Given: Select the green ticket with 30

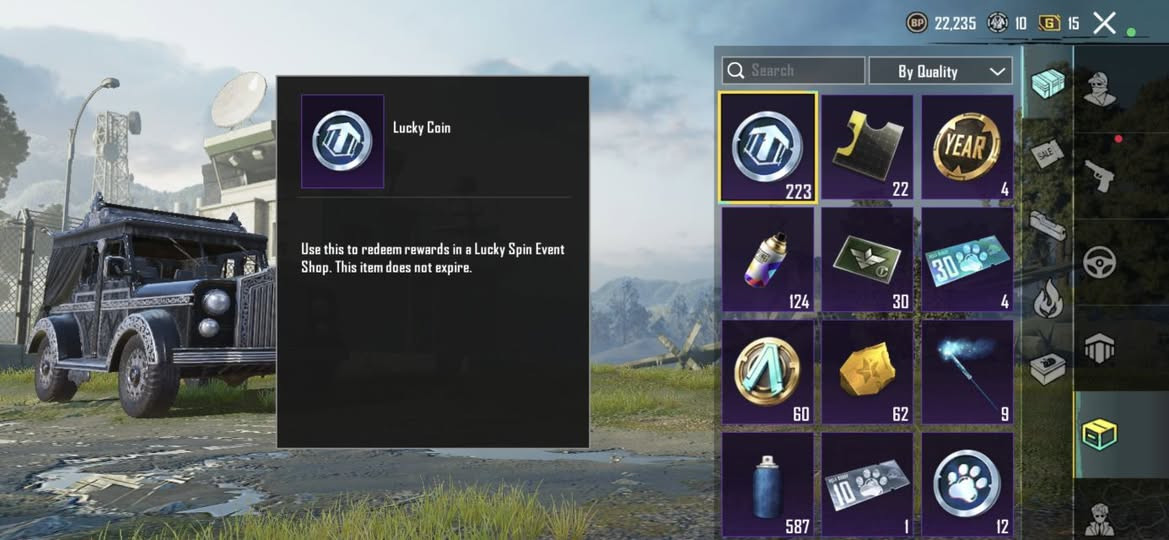Looking at the screenshot, I should point(867,259).
